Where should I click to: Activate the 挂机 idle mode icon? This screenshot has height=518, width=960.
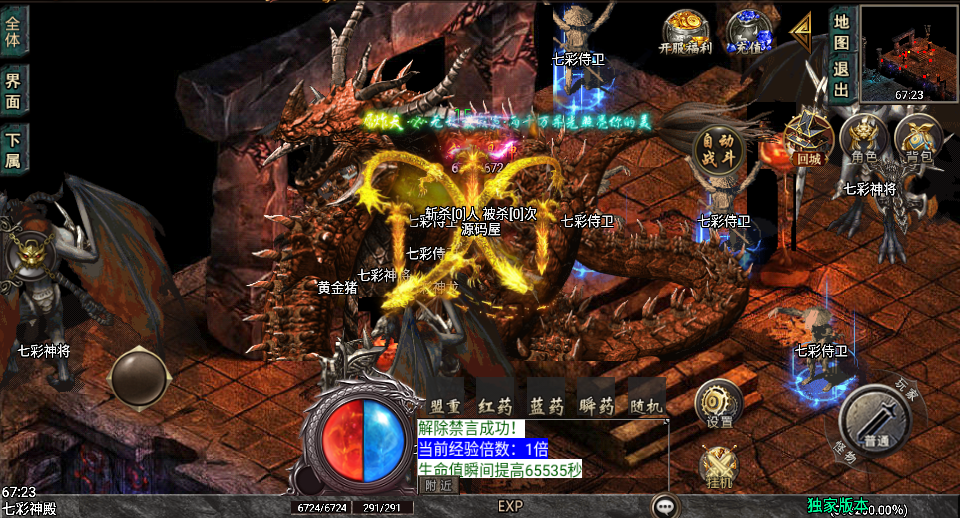[718, 465]
